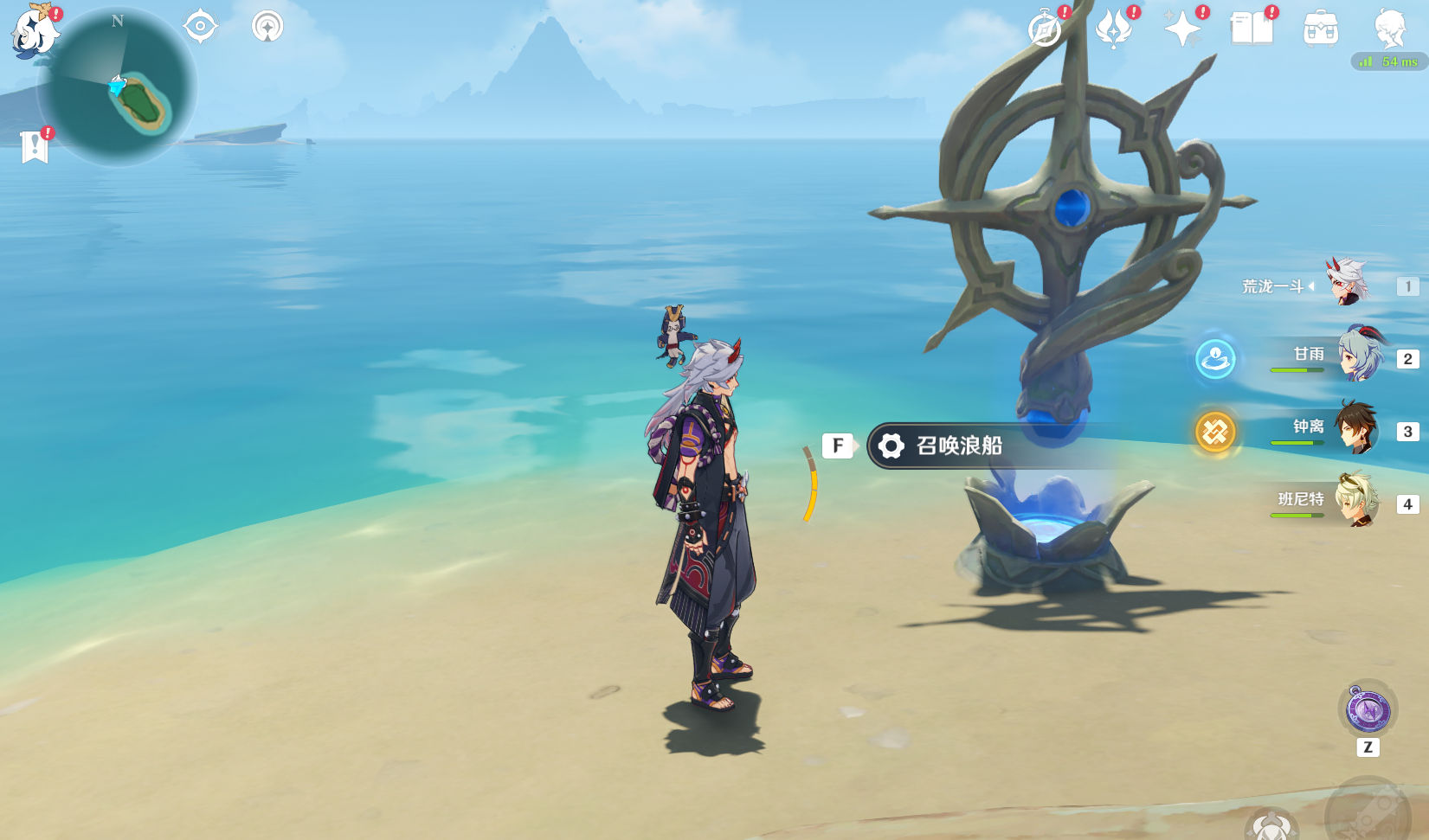The width and height of the screenshot is (1429, 840).
Task: Open the character silhouette menu
Action: click(1390, 29)
